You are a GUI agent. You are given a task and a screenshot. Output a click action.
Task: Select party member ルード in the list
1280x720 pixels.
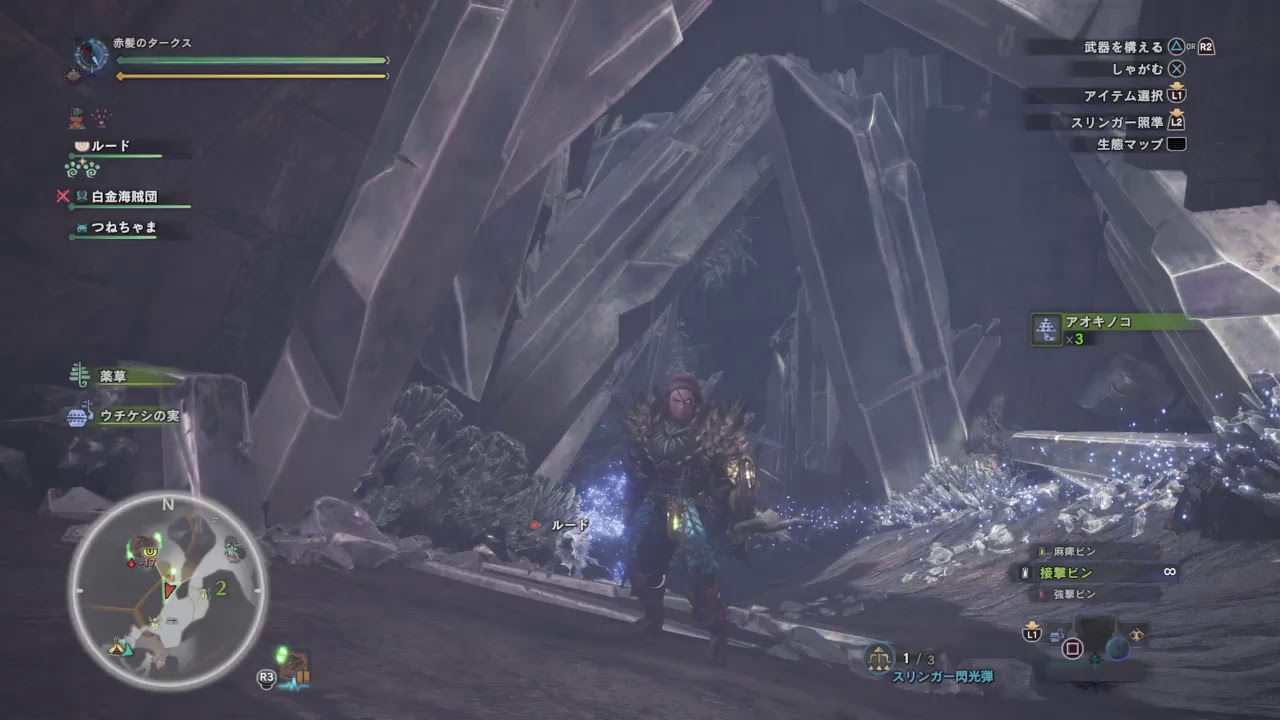coord(110,146)
